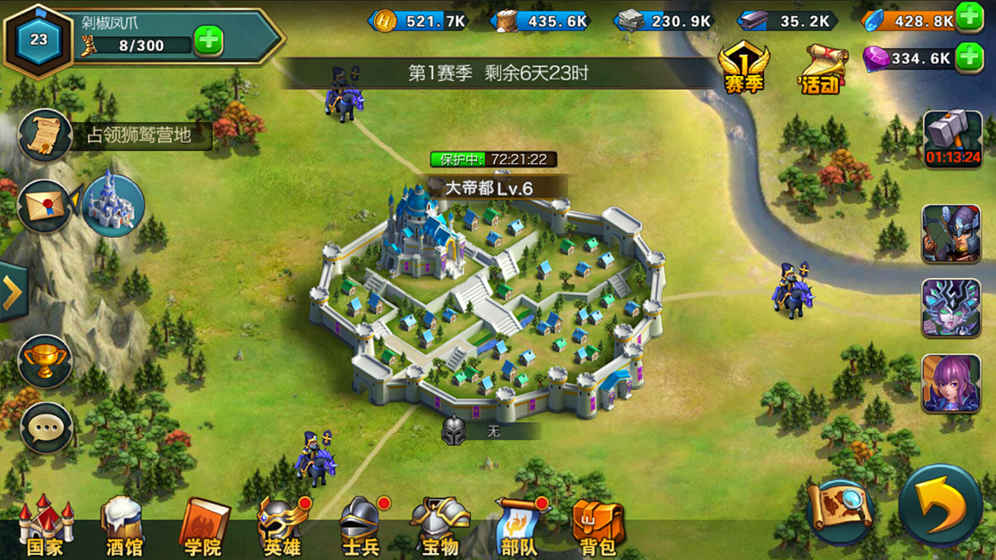Image resolution: width=996 pixels, height=560 pixels.
Task: Open the 背包 backpack
Action: click(597, 525)
